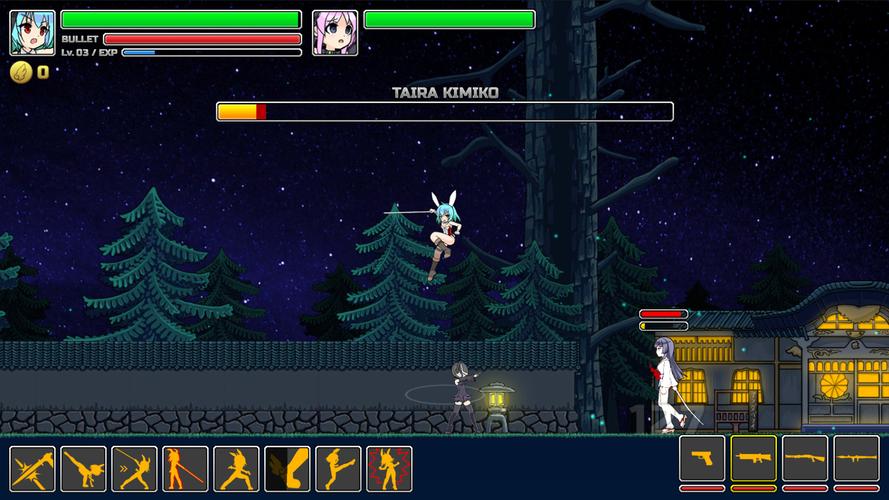Click the blue-haired character portrait
Image resolution: width=889 pixels, height=500 pixels.
(33, 33)
